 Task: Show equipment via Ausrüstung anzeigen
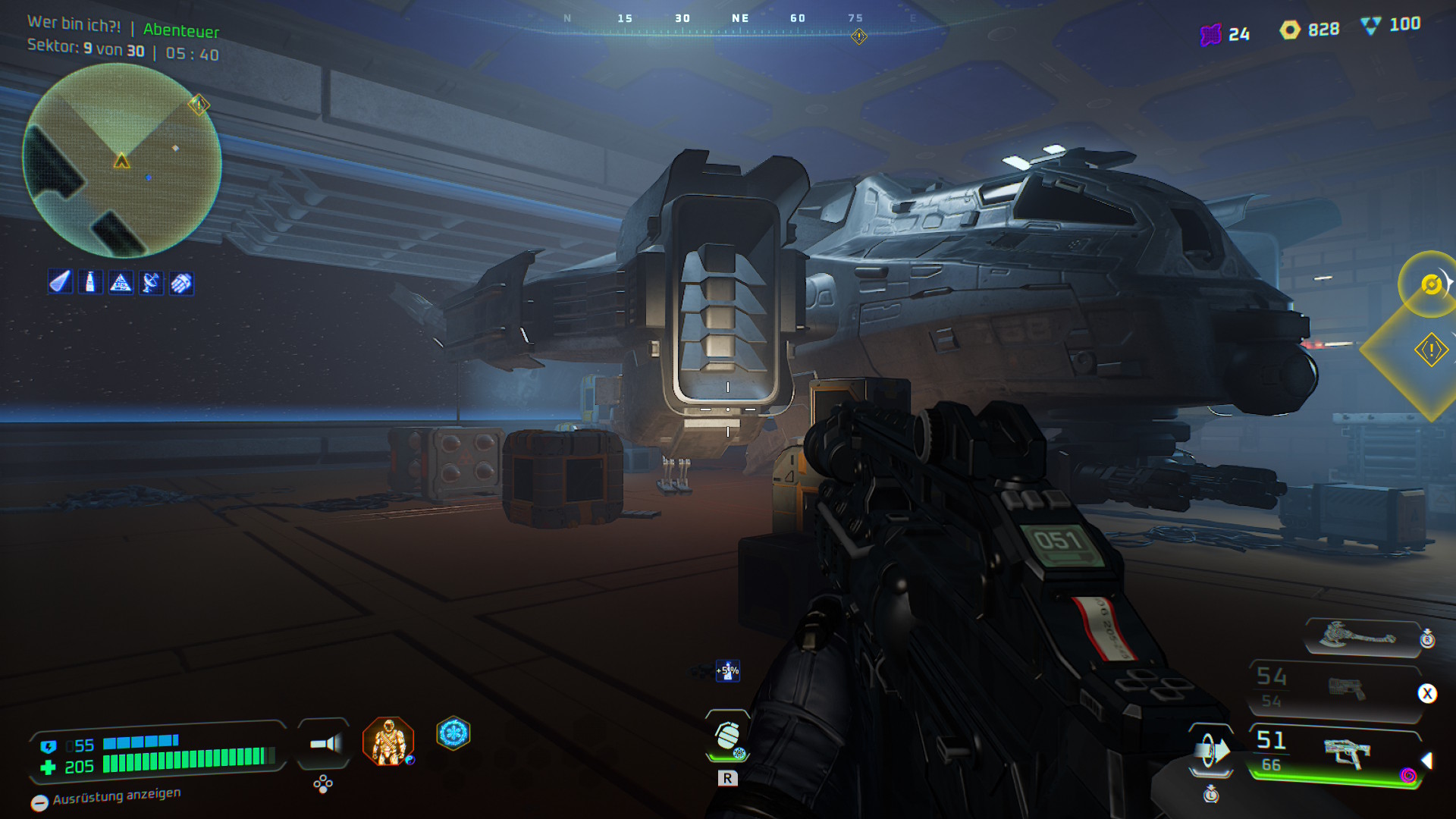(106, 799)
